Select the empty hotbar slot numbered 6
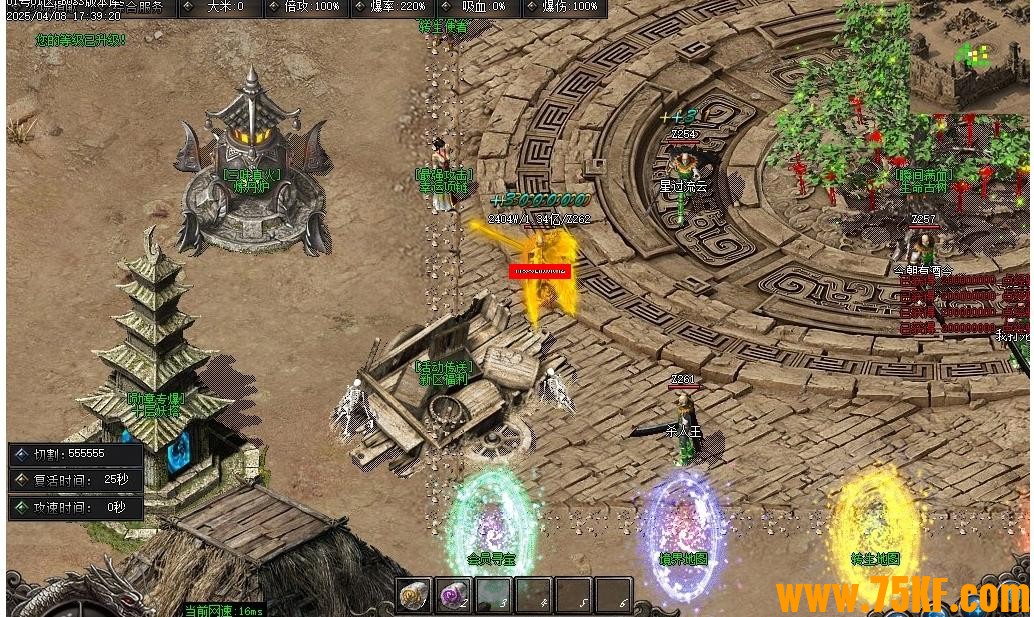Image resolution: width=1034 pixels, height=617 pixels. pos(614,596)
